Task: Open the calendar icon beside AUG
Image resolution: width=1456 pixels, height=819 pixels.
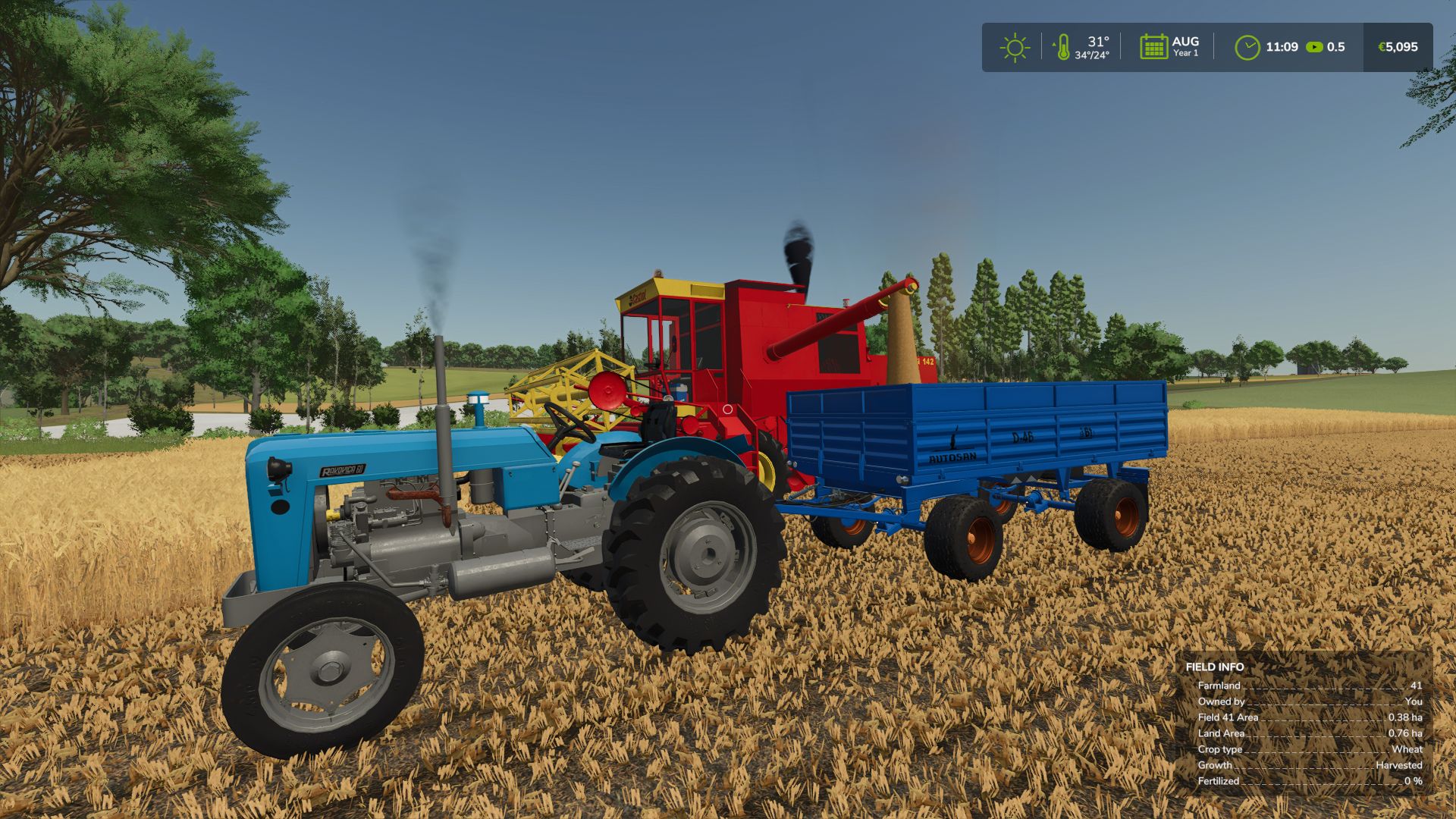Action: (x=1153, y=47)
